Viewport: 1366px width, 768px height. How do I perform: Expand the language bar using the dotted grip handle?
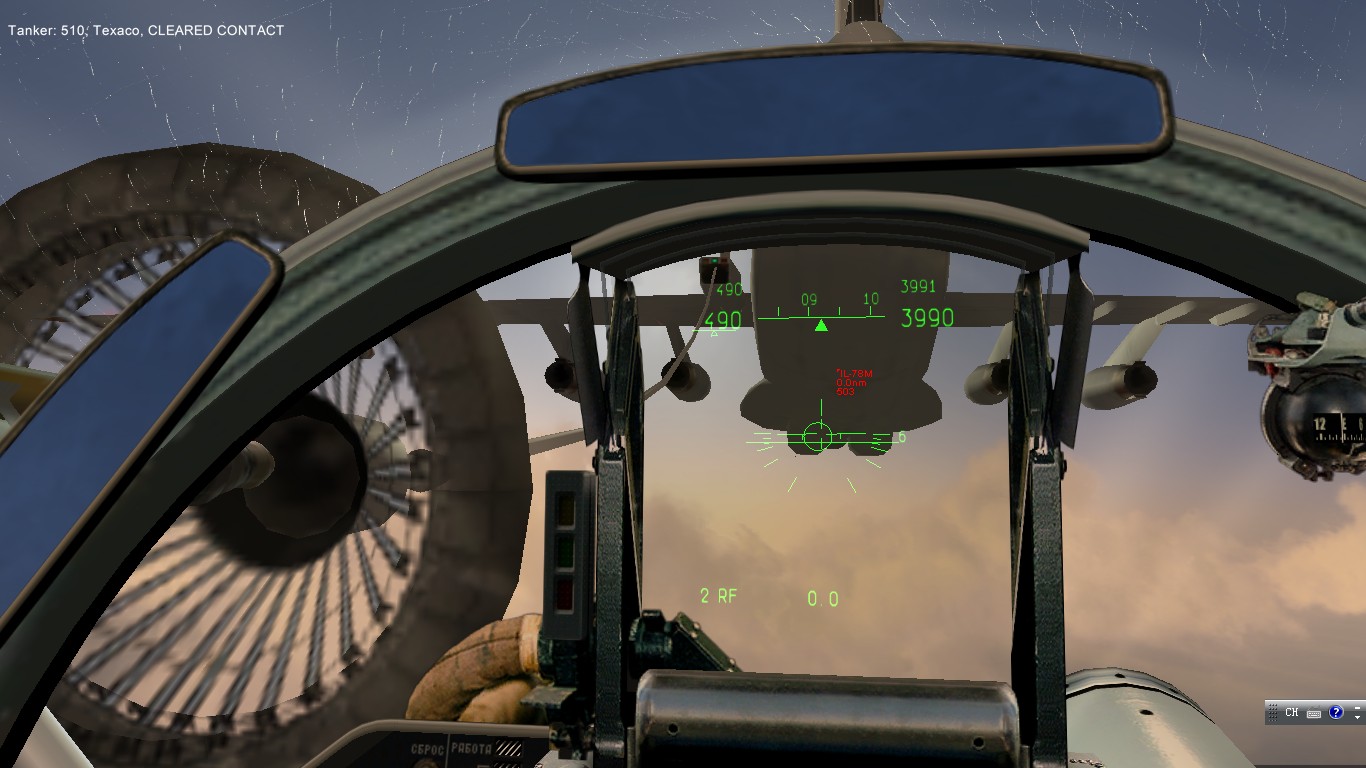point(1273,712)
